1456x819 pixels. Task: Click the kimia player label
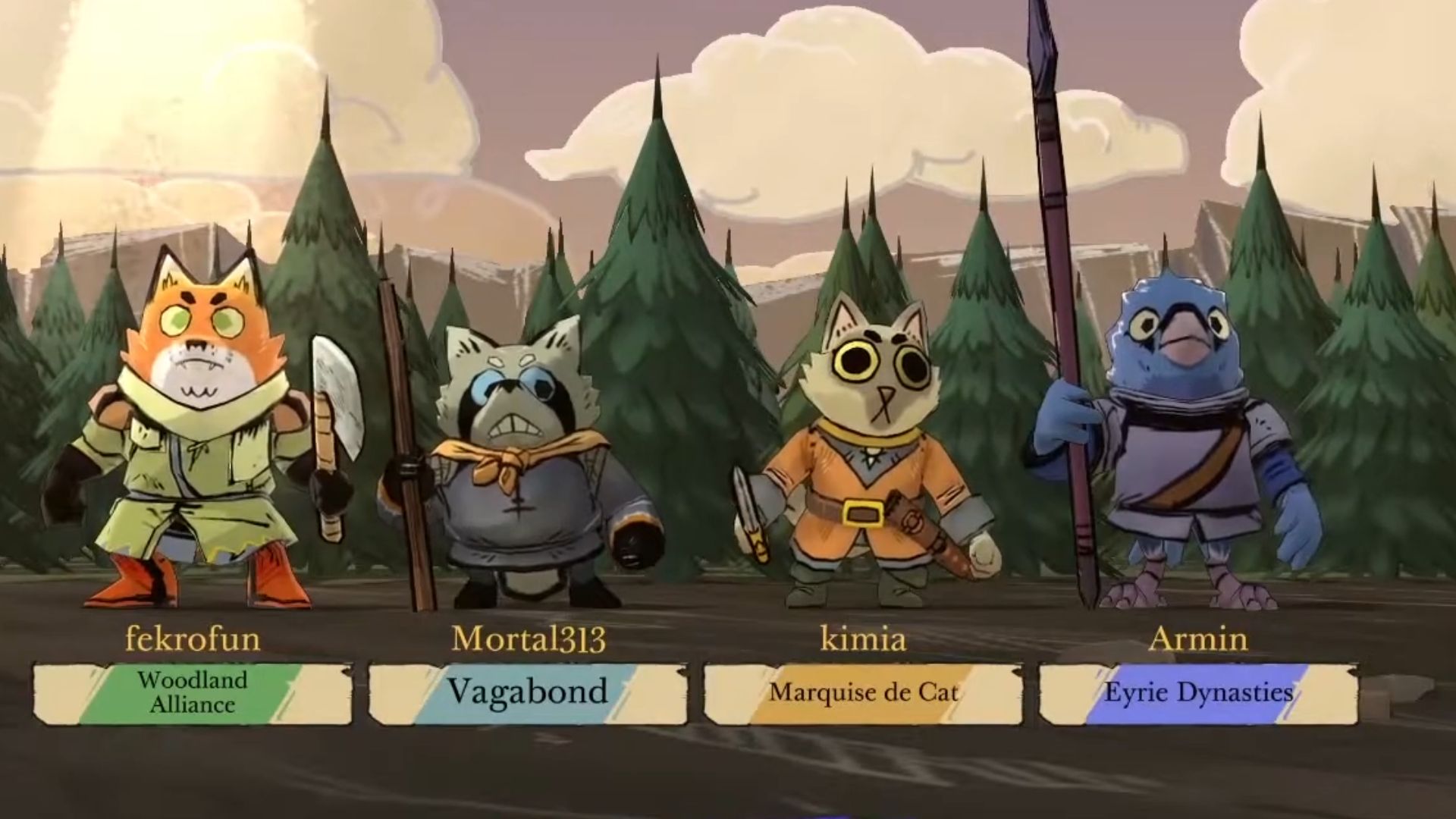click(x=864, y=639)
